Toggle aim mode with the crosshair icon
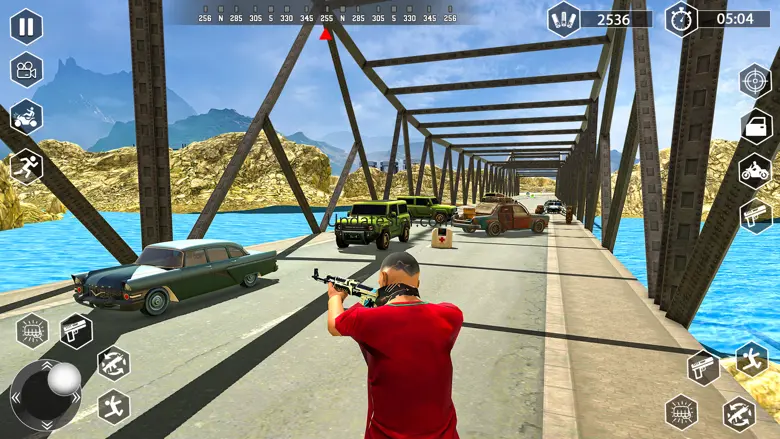780x439 pixels. (x=755, y=80)
